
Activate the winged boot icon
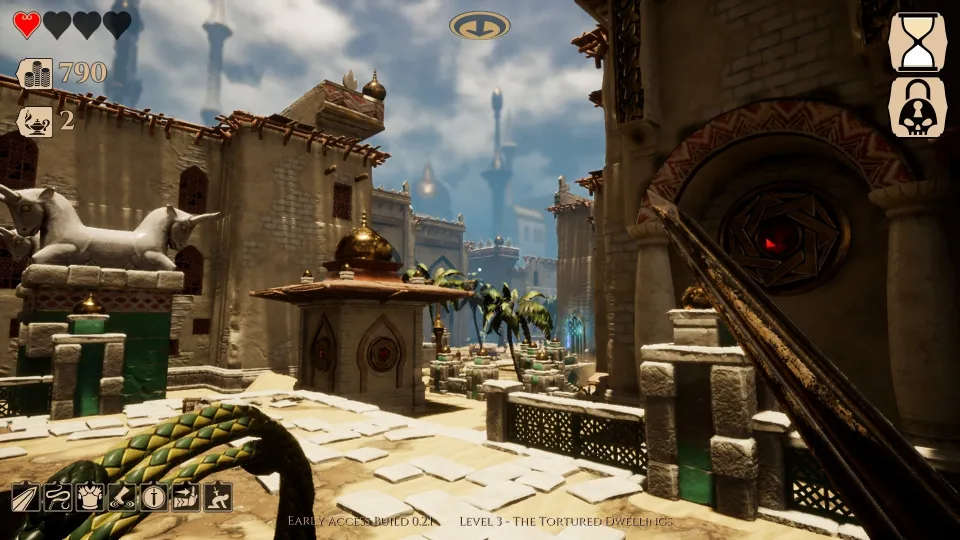[122, 496]
